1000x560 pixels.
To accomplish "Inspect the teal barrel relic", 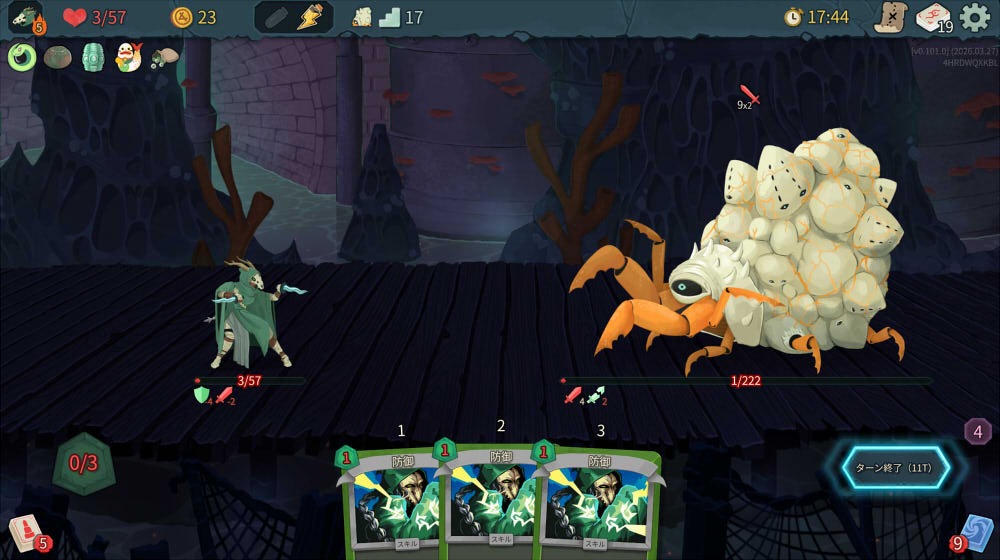I will point(92,57).
